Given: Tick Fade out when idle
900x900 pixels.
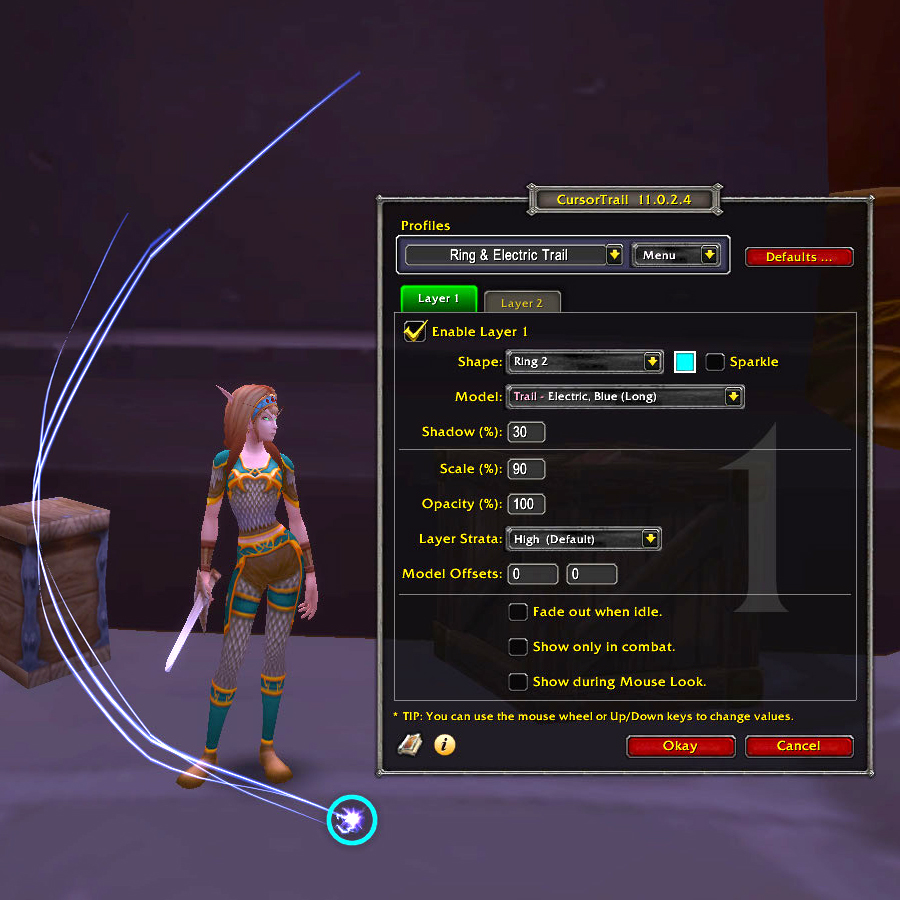Looking at the screenshot, I should [518, 612].
